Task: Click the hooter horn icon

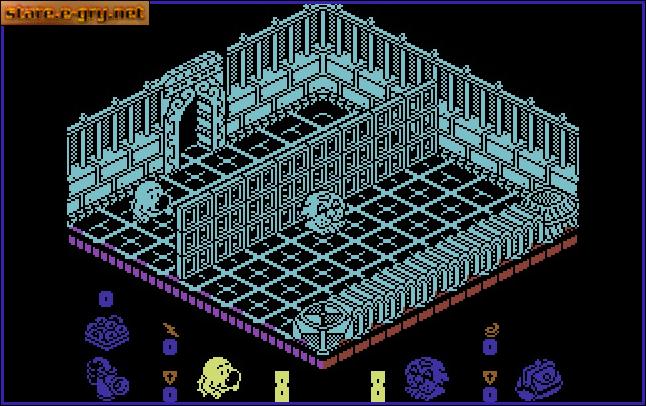Action: click(106, 375)
